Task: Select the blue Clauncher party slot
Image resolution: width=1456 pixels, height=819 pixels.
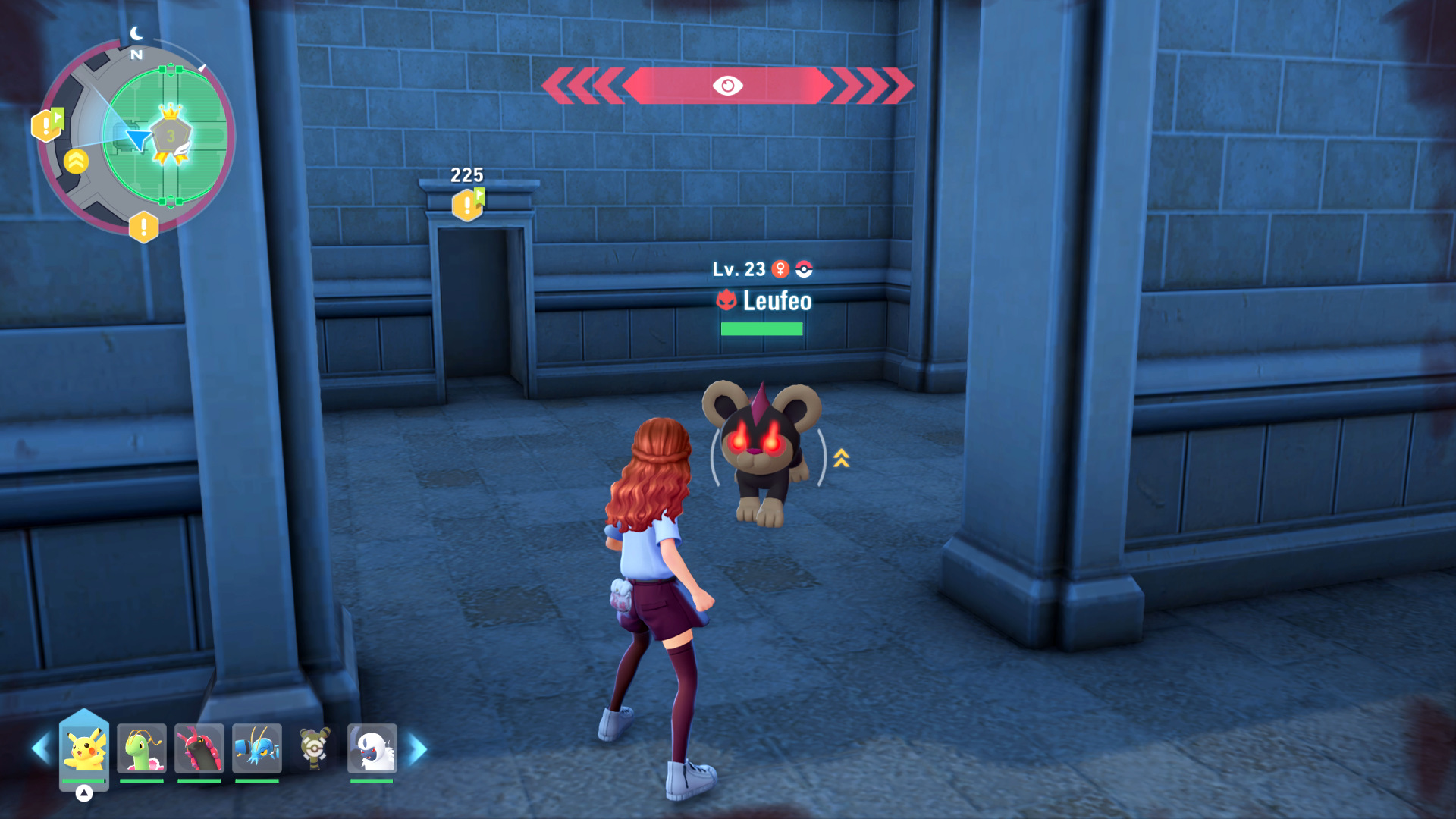Action: point(257,748)
